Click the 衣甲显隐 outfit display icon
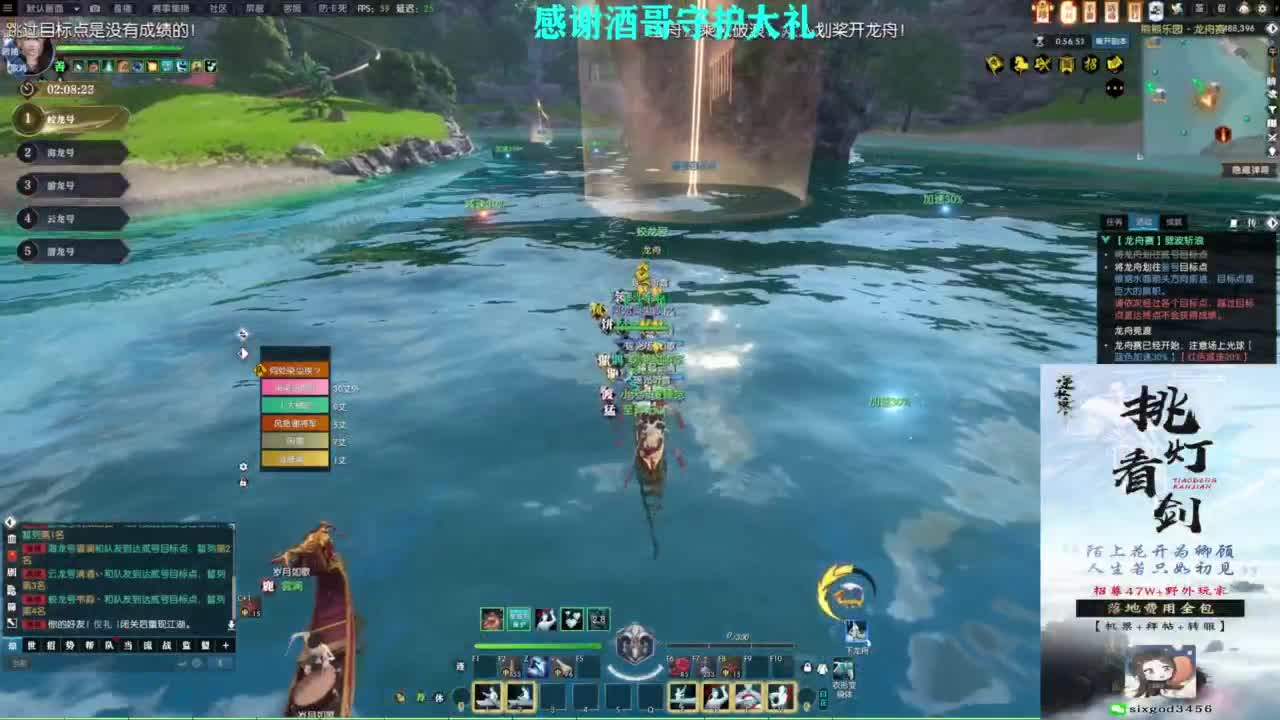 842,667
